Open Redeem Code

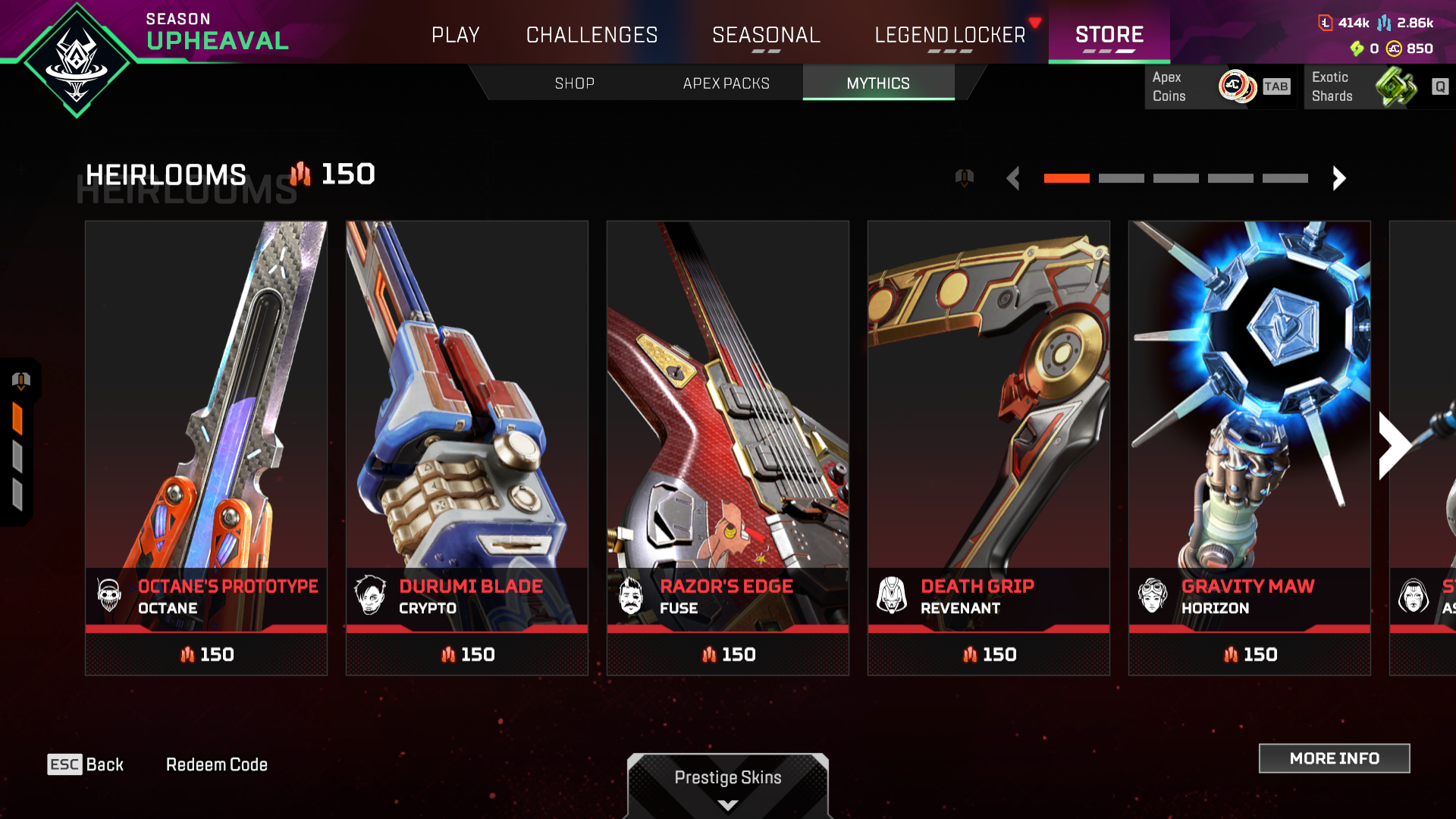[x=216, y=764]
